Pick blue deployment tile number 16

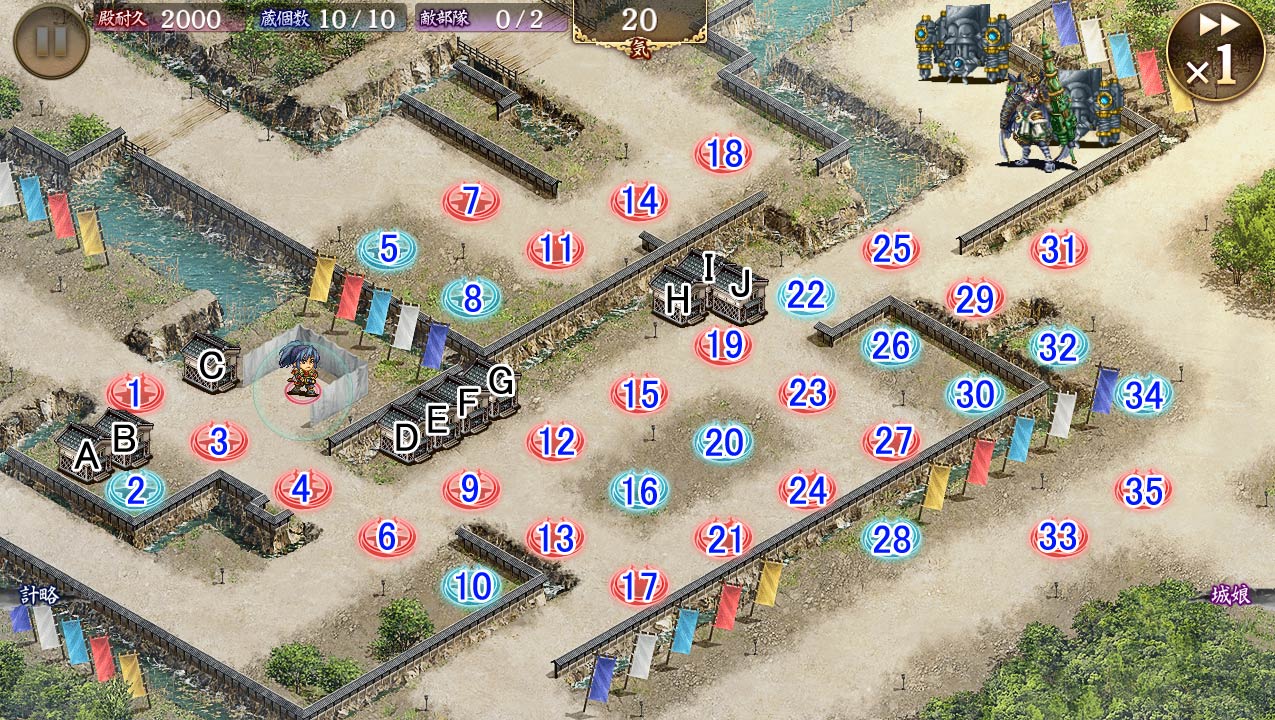639,490
